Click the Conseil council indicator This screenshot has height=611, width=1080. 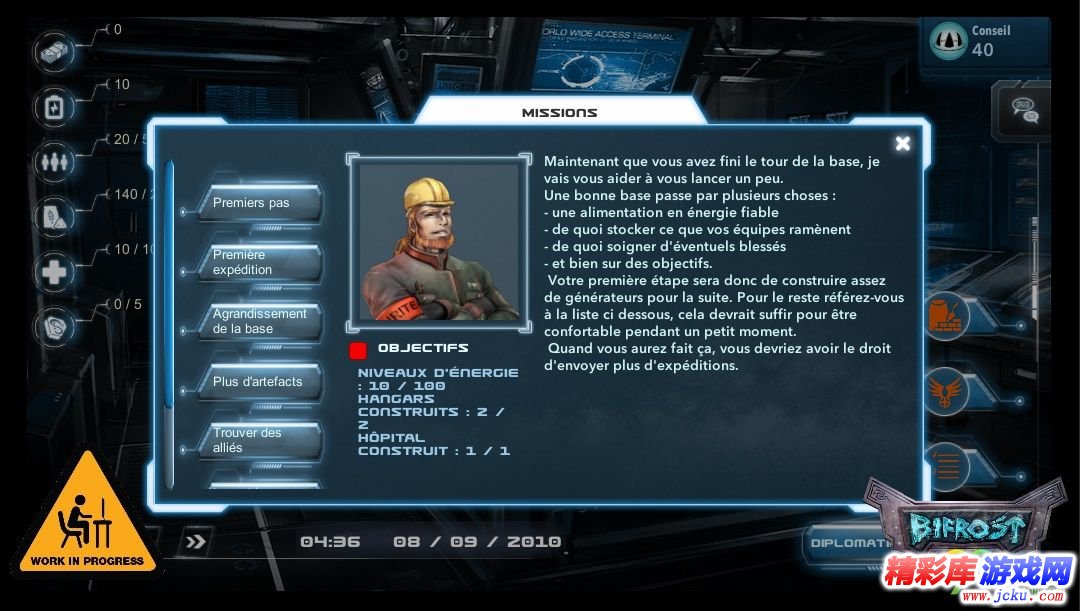[985, 41]
